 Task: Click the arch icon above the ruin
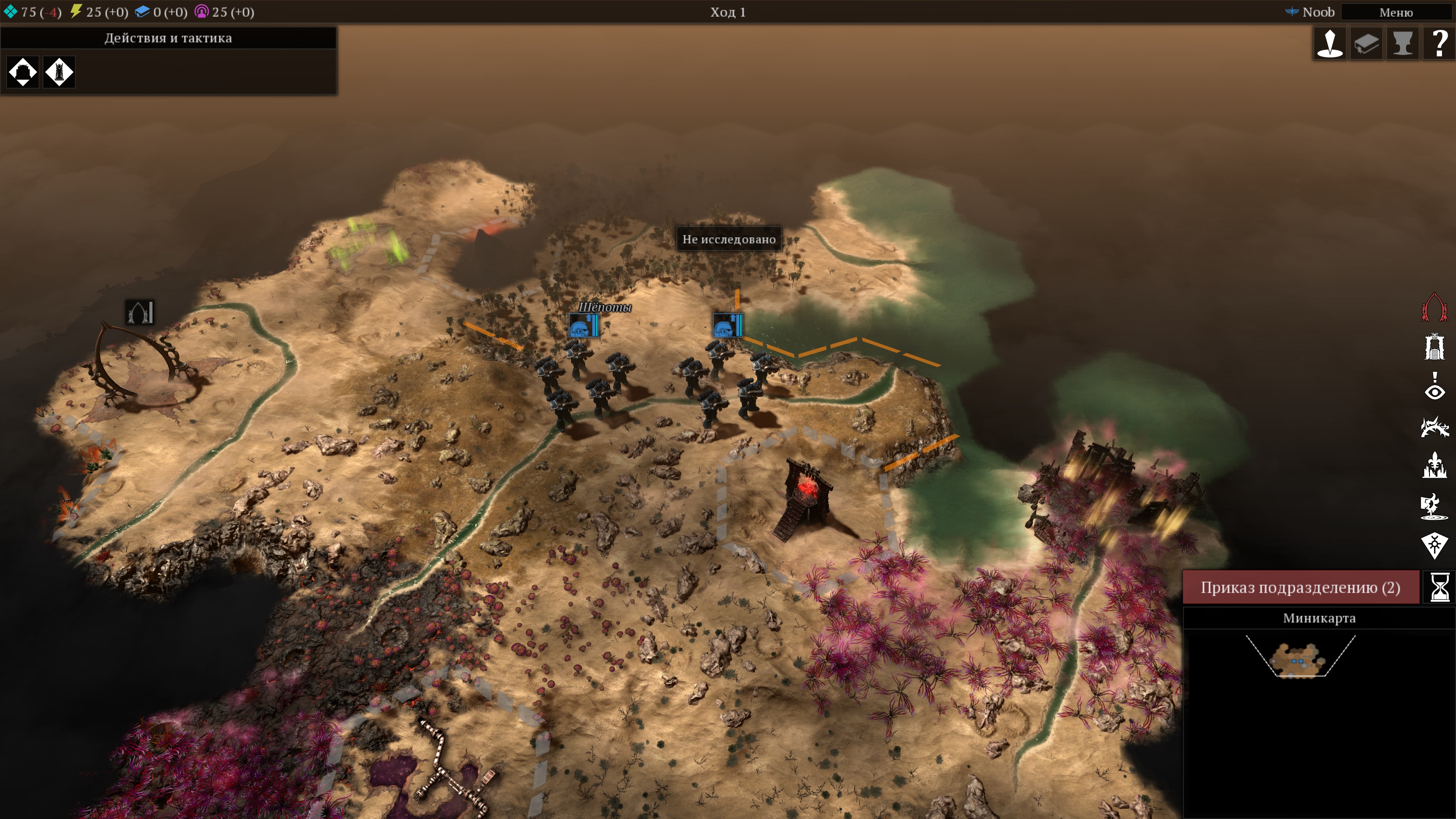tap(140, 312)
